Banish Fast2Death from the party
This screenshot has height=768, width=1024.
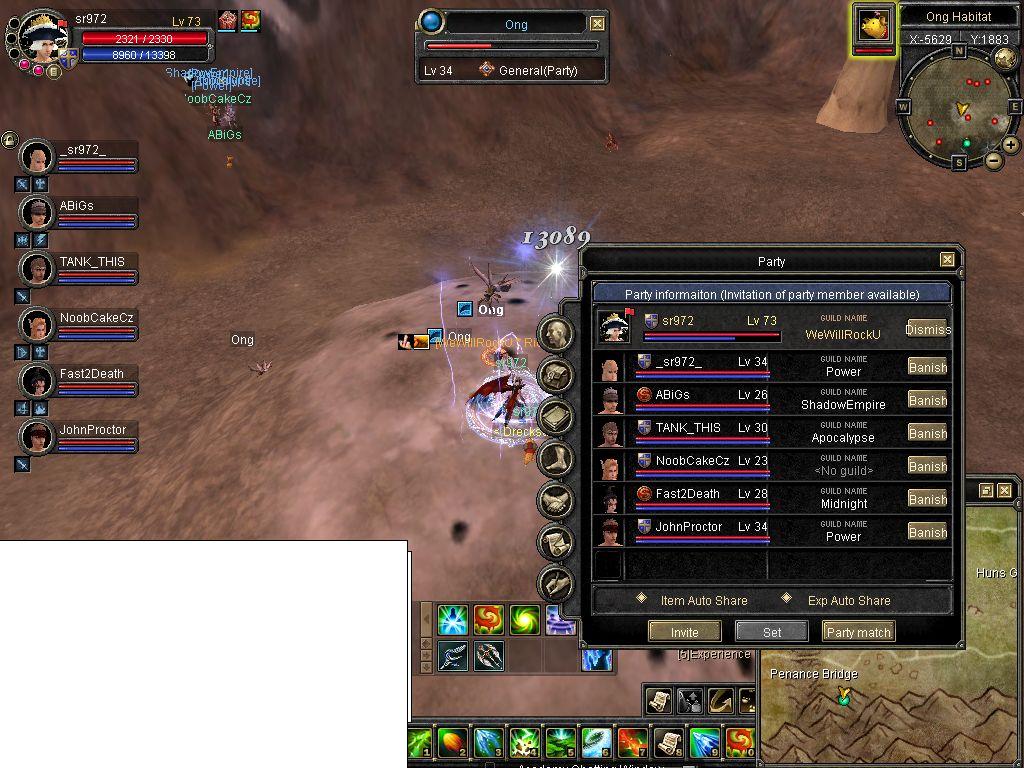point(927,499)
